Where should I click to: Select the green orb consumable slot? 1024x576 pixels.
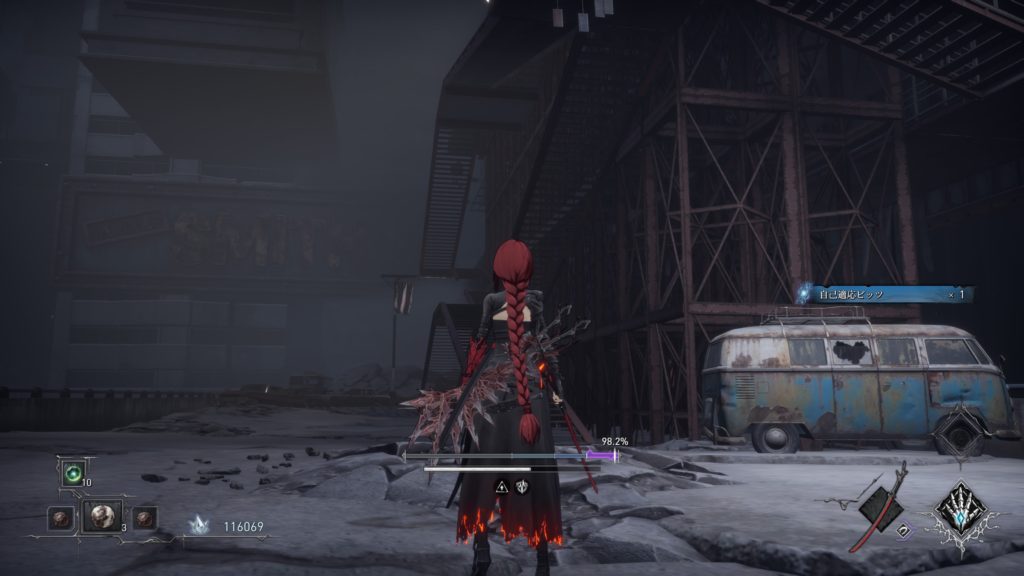72,473
